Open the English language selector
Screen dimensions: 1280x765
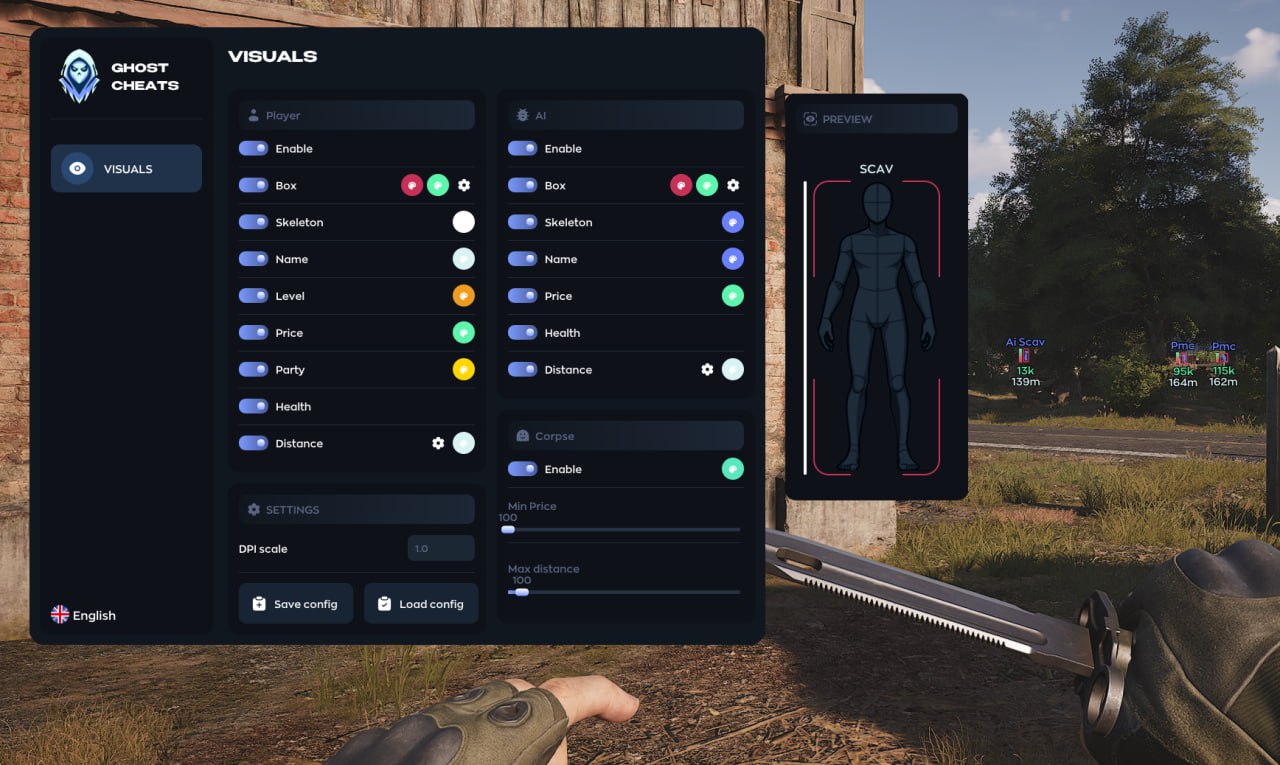(x=83, y=615)
